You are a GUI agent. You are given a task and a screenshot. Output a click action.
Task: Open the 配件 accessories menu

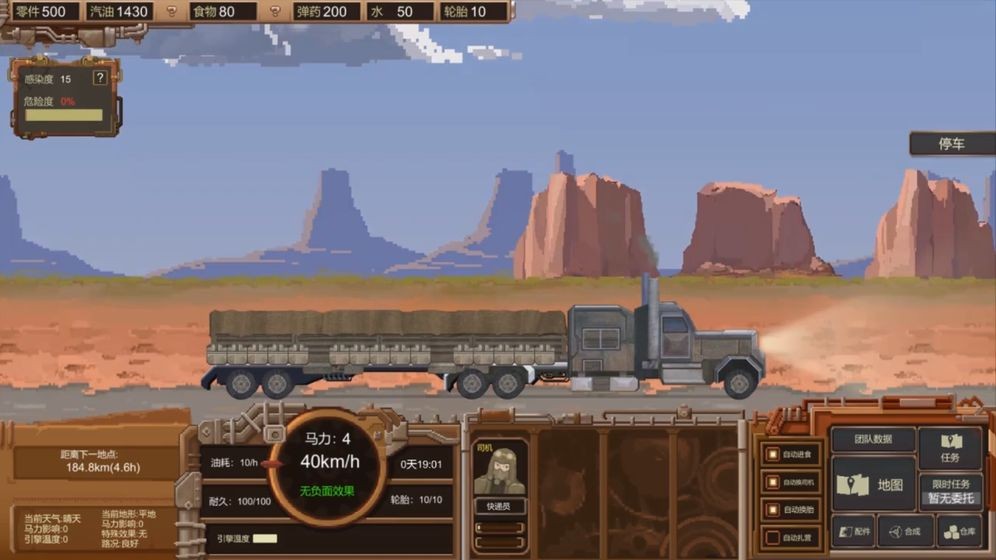pyautogui.click(x=853, y=531)
